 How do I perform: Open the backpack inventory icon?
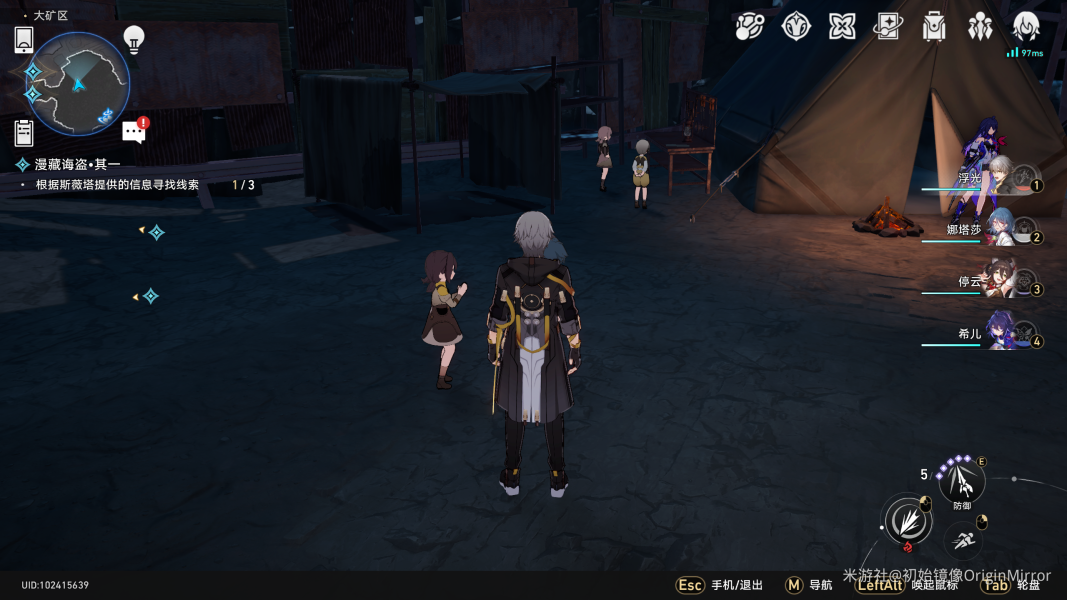coord(934,27)
